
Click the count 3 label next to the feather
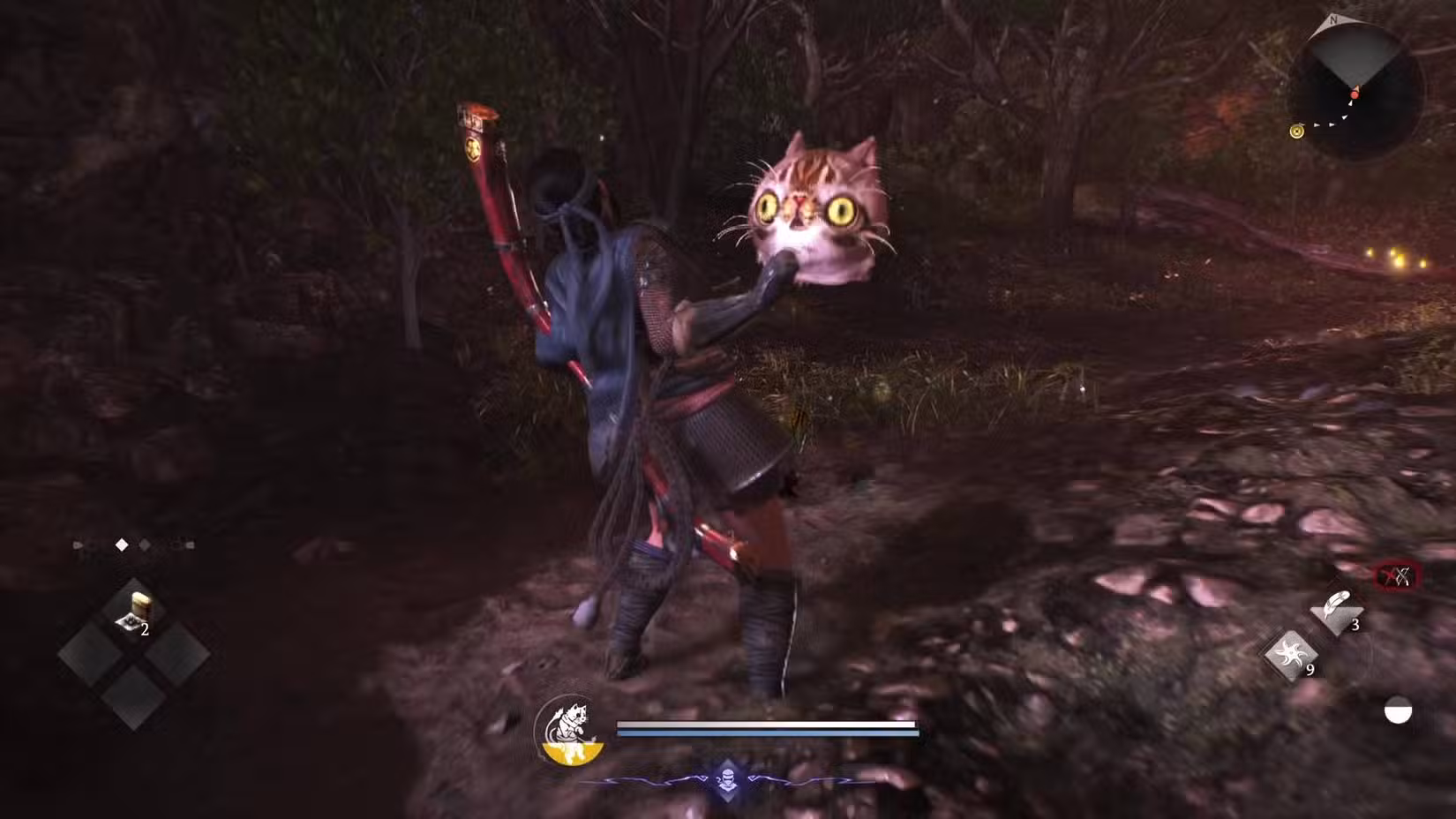tap(1355, 624)
